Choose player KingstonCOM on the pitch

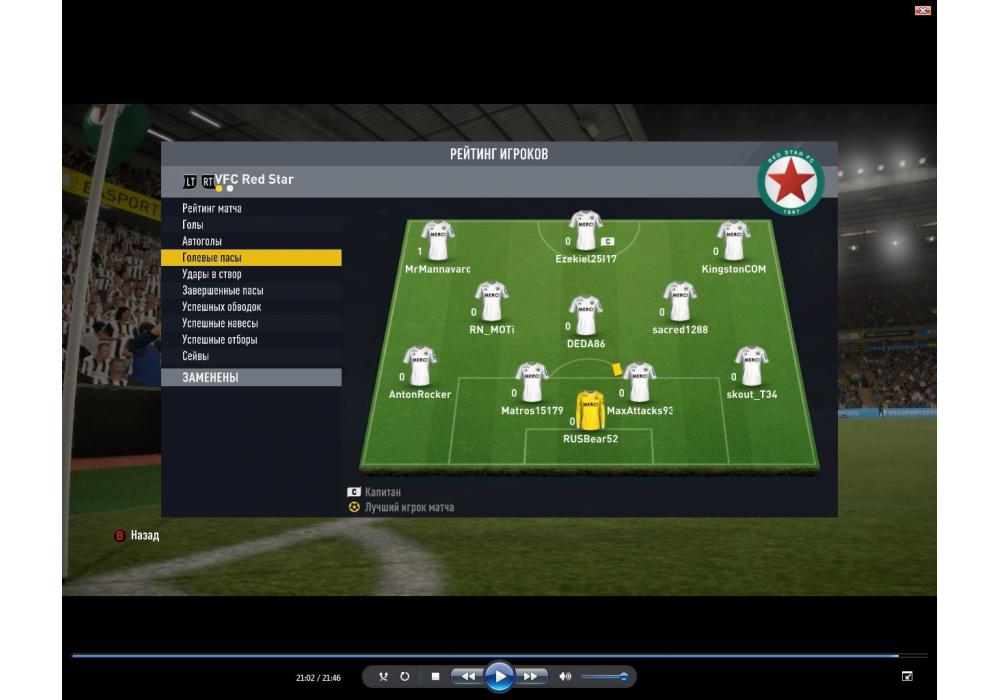pyautogui.click(x=733, y=241)
